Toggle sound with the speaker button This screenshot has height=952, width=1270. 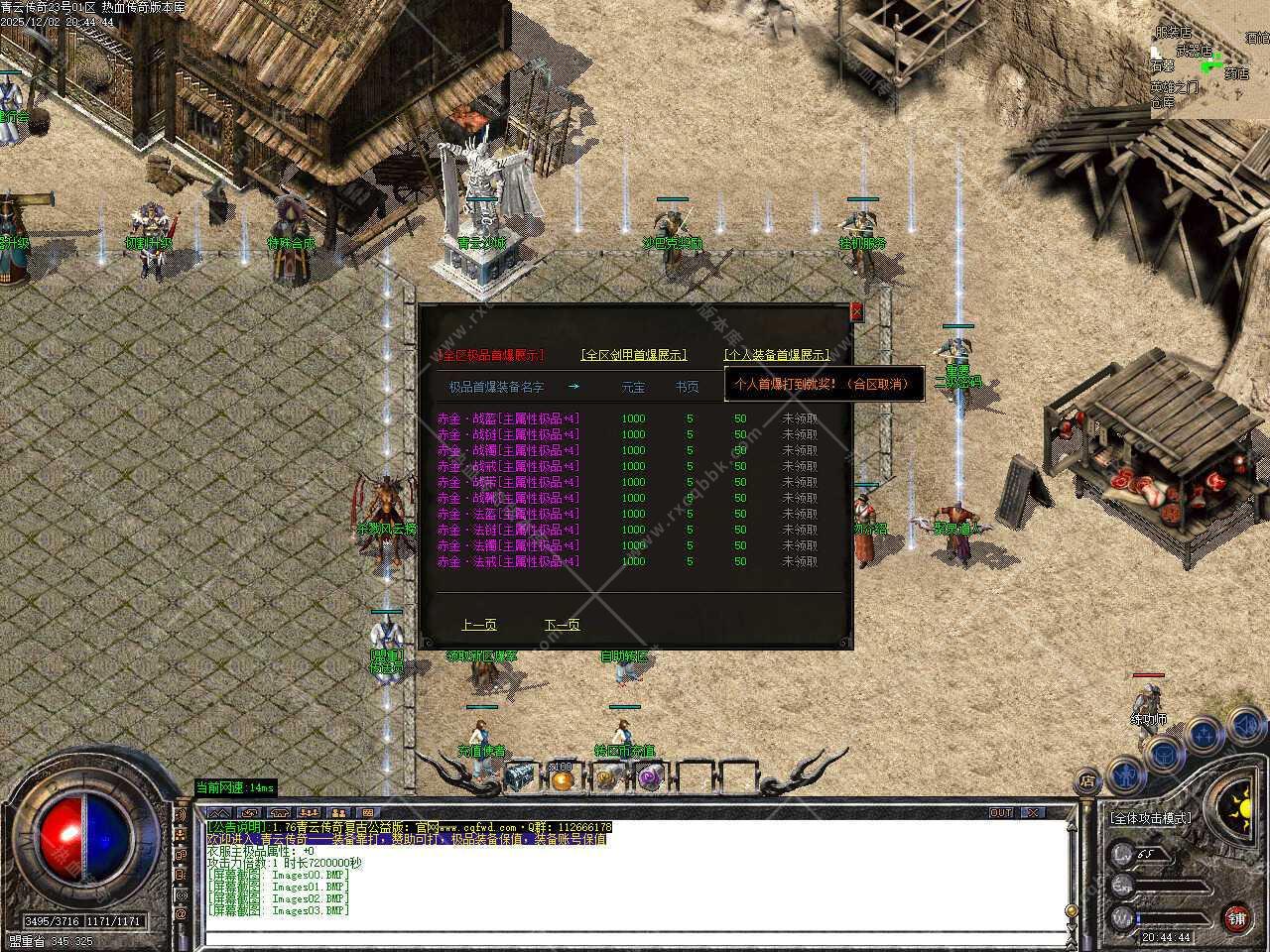tap(1244, 726)
